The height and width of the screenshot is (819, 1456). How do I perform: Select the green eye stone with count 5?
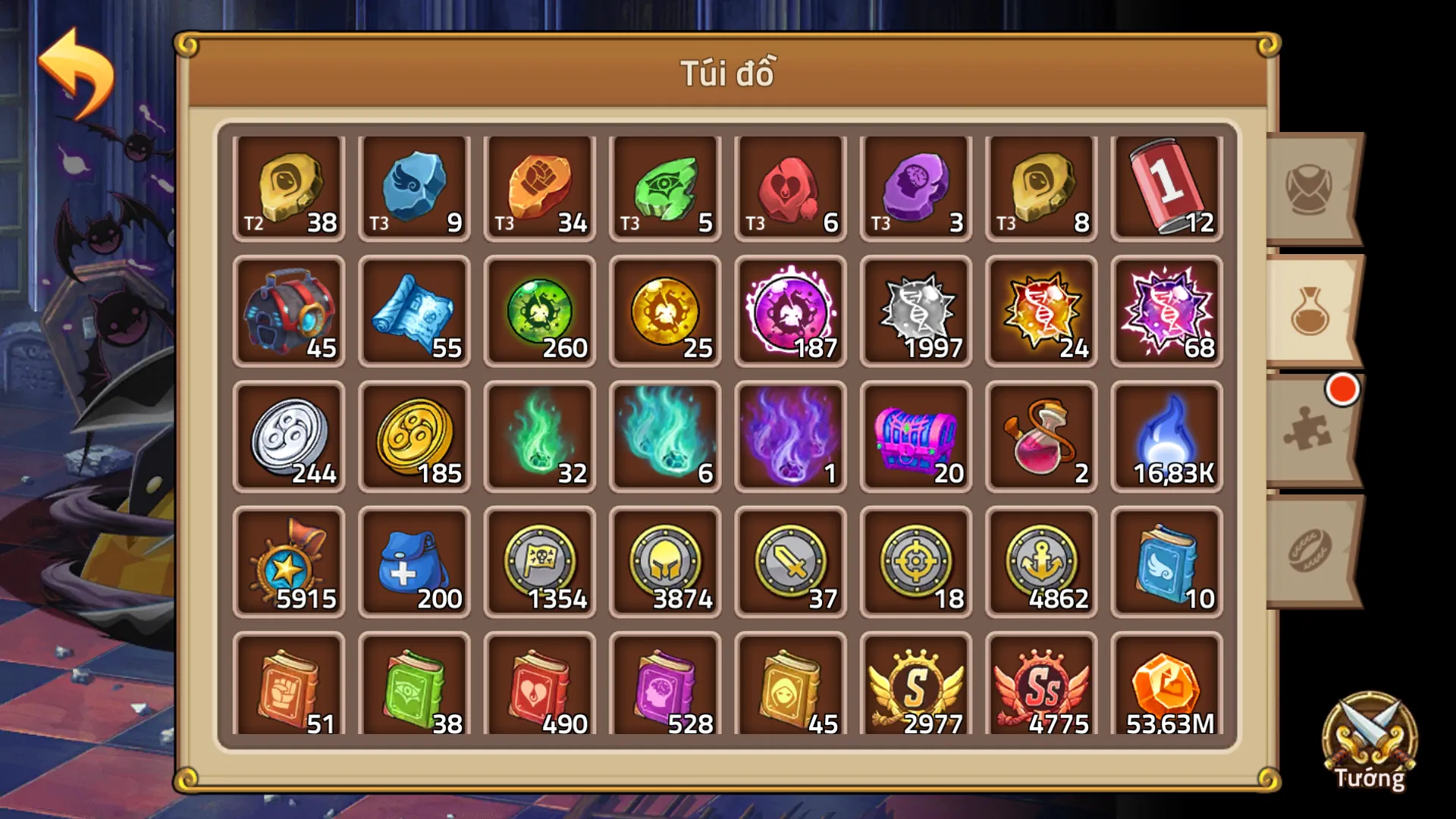coord(664,186)
